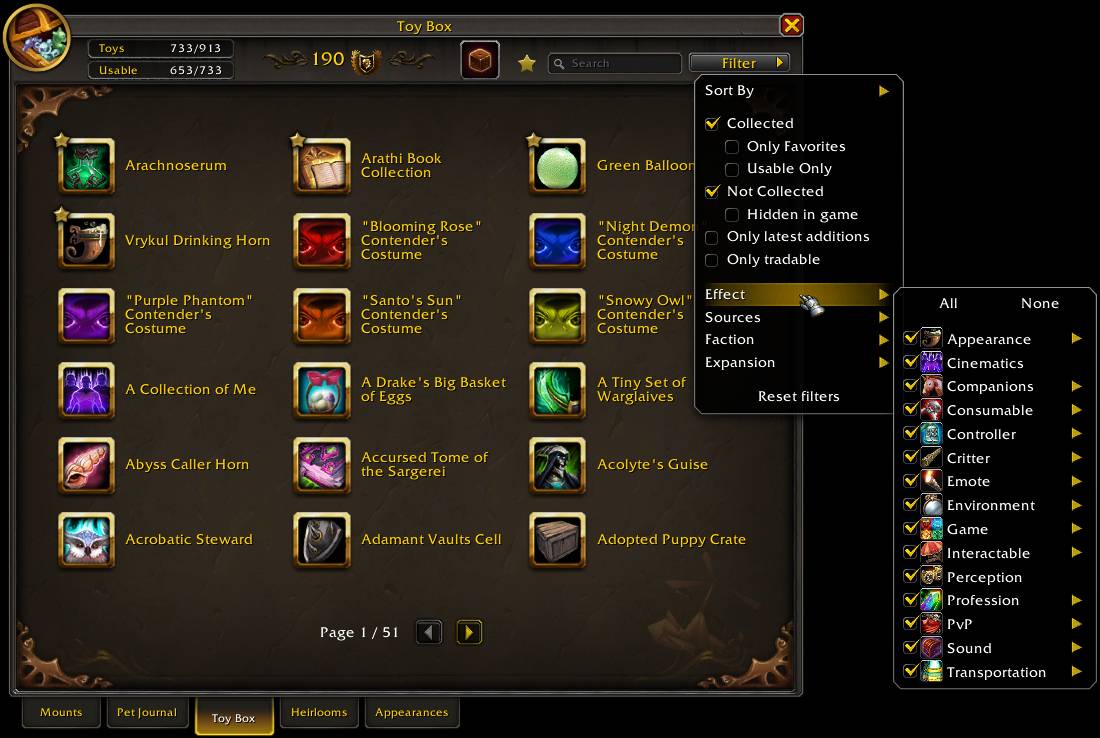Screen dimensions: 1100x738
Task: Open the Filter dropdown
Action: coord(739,63)
